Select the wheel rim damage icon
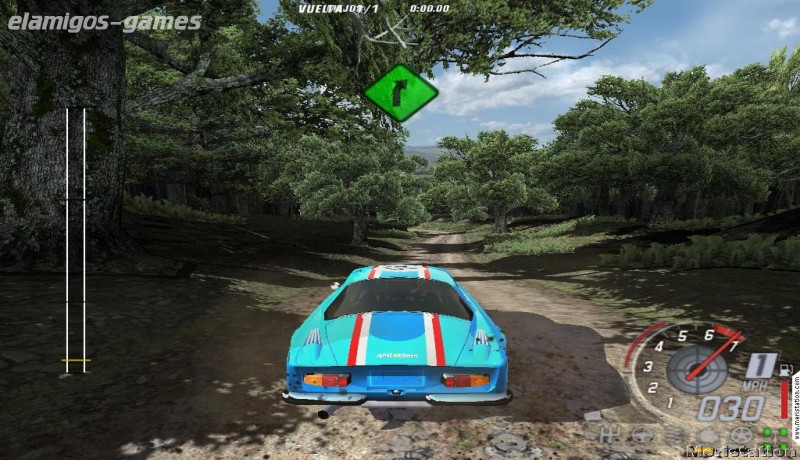Screen dimensions: 800x460 point(742,434)
